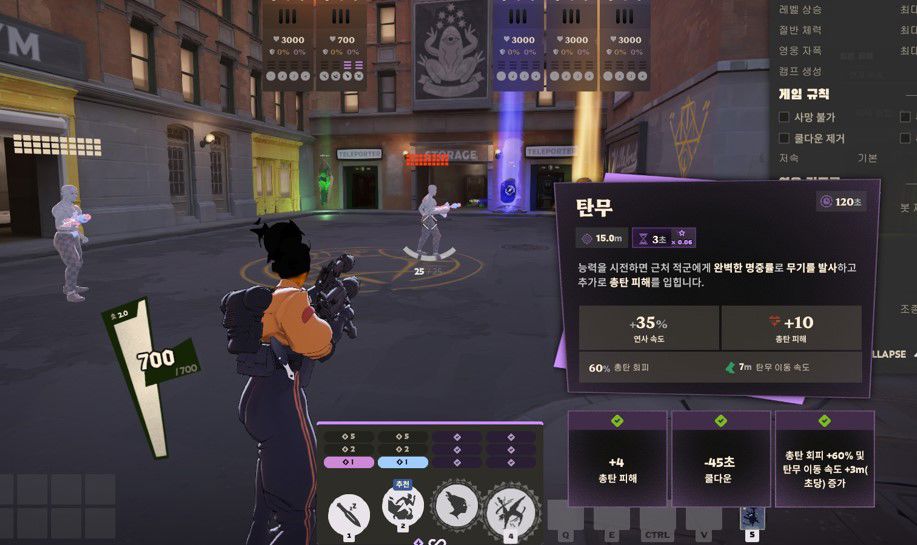Screen dimensions: 917x545
Task: Toggle the 사망 불가 checkbox
Action: coord(785,117)
